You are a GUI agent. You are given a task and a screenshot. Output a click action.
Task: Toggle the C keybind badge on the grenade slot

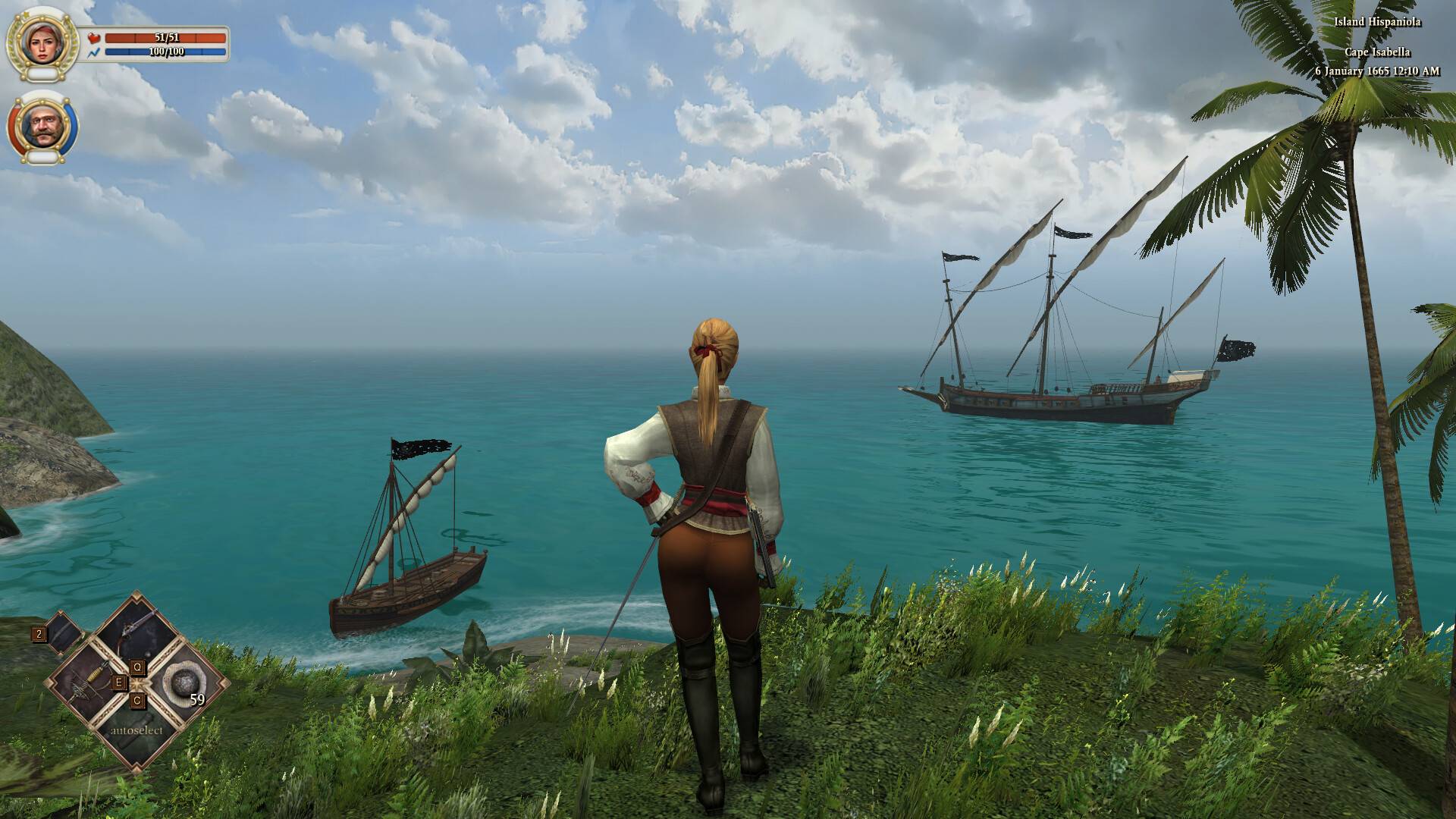click(x=136, y=701)
